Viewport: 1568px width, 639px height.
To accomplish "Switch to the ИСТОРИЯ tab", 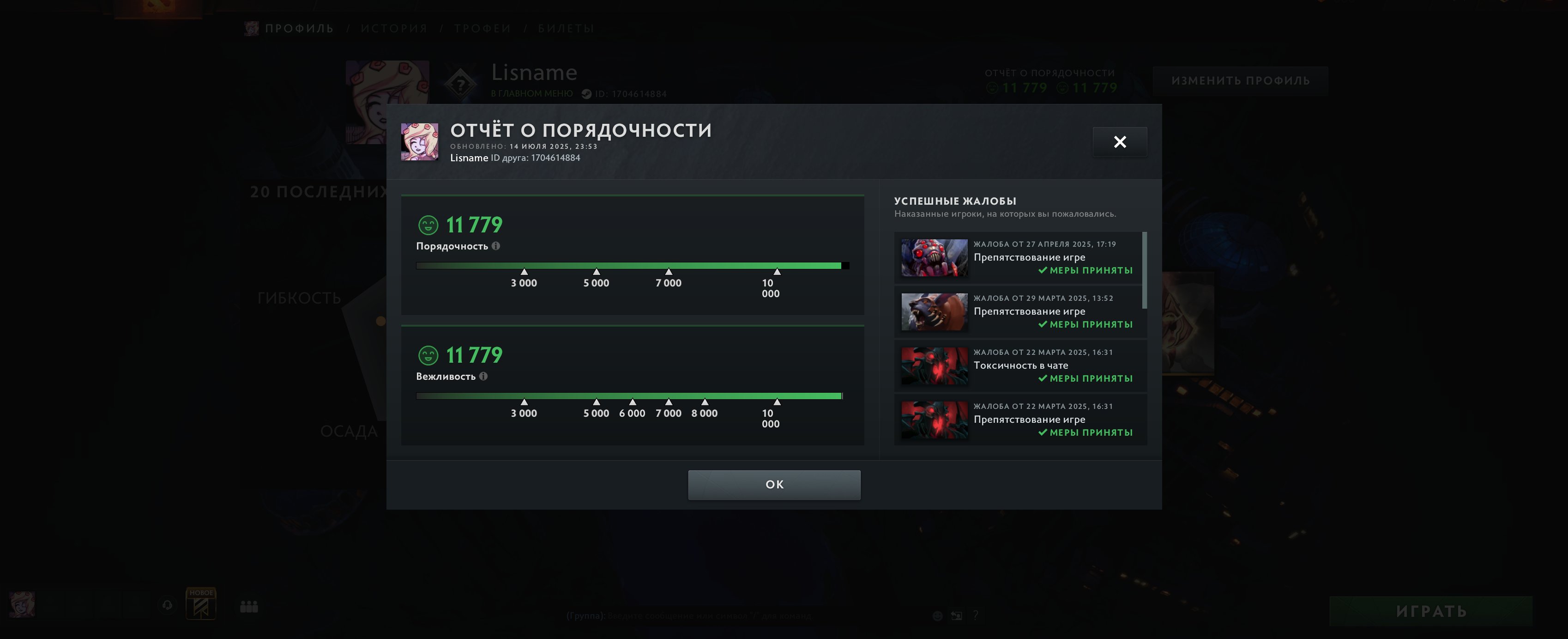I will [x=394, y=27].
